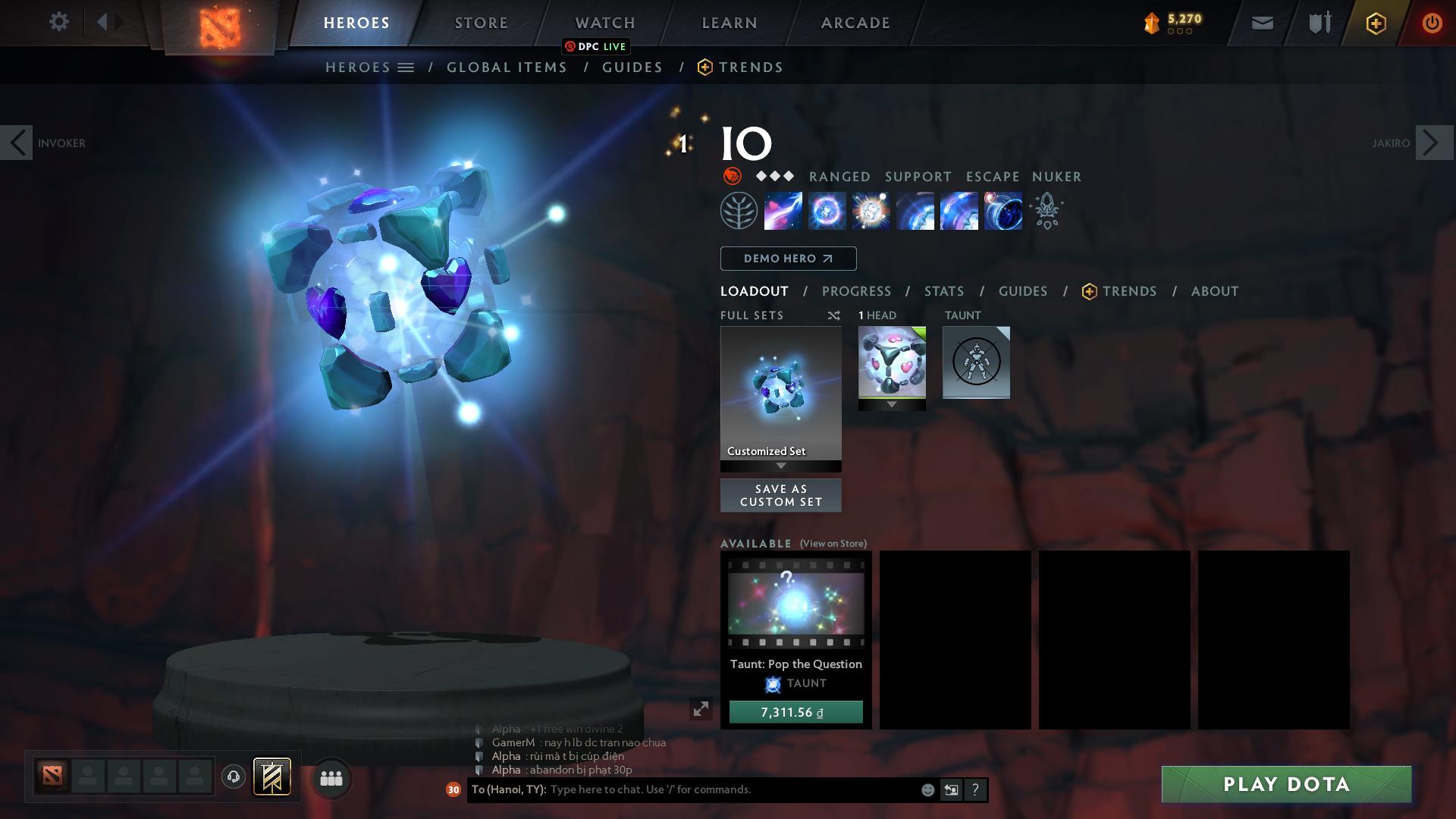Click the Spirits ability icon
Image resolution: width=1456 pixels, height=819 pixels.
(827, 211)
